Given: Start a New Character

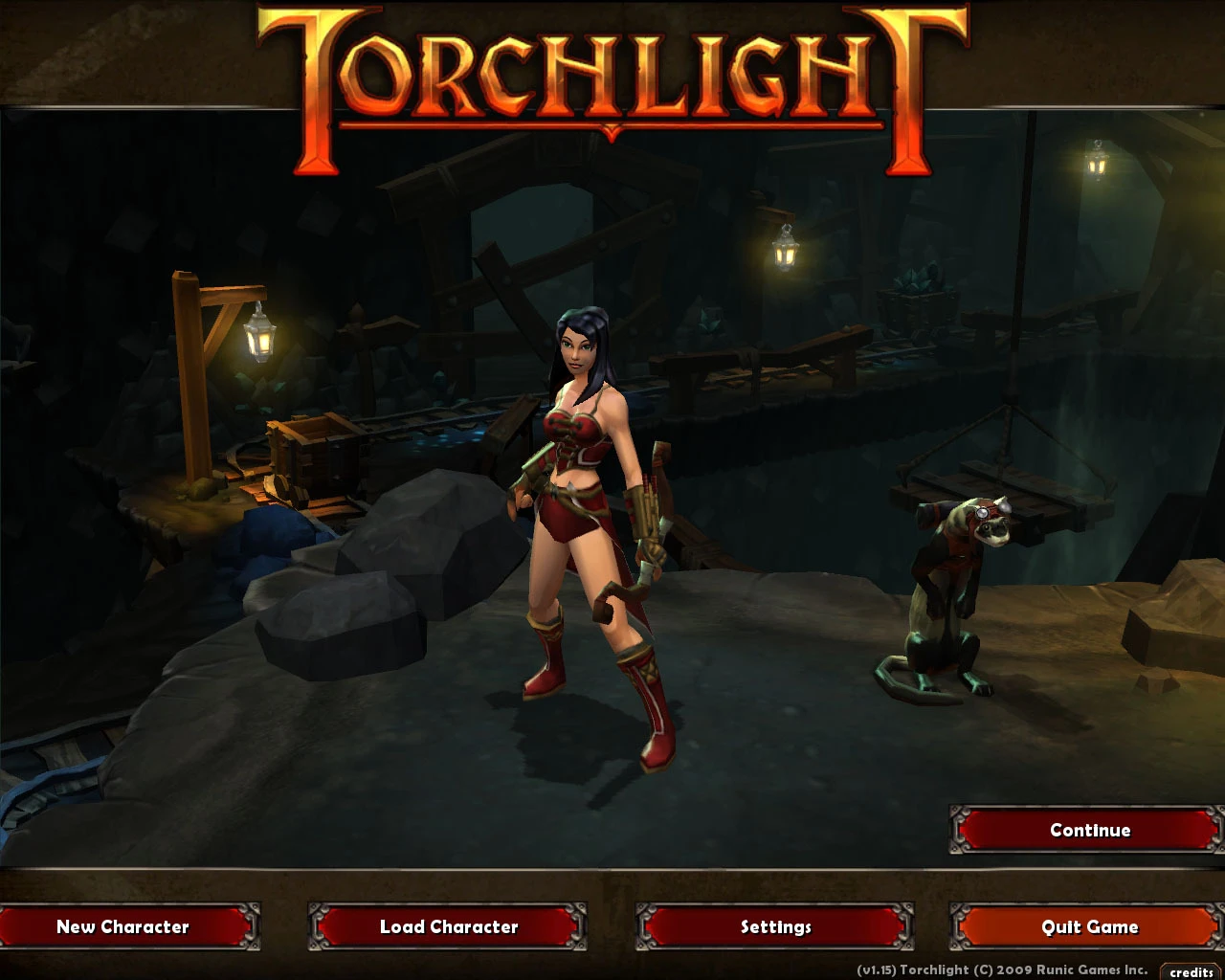Looking at the screenshot, I should [x=124, y=926].
